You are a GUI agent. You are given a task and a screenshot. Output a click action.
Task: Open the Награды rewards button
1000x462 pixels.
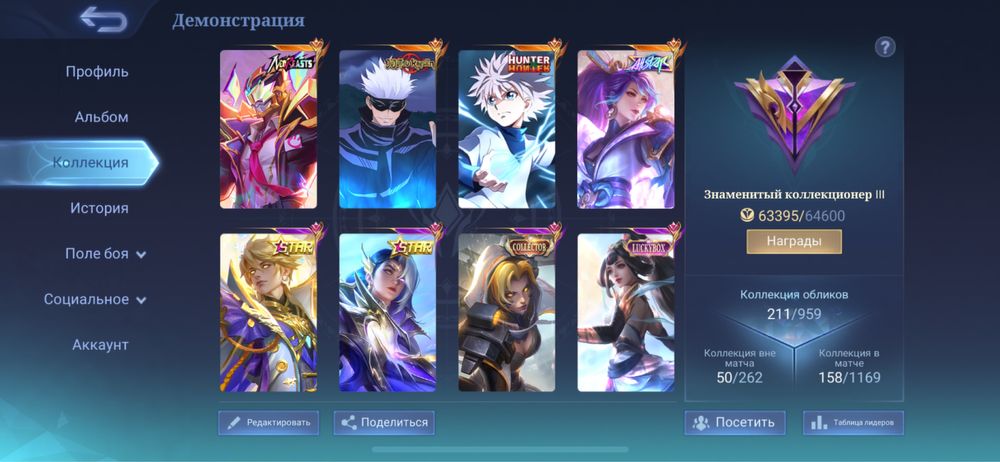click(x=794, y=242)
